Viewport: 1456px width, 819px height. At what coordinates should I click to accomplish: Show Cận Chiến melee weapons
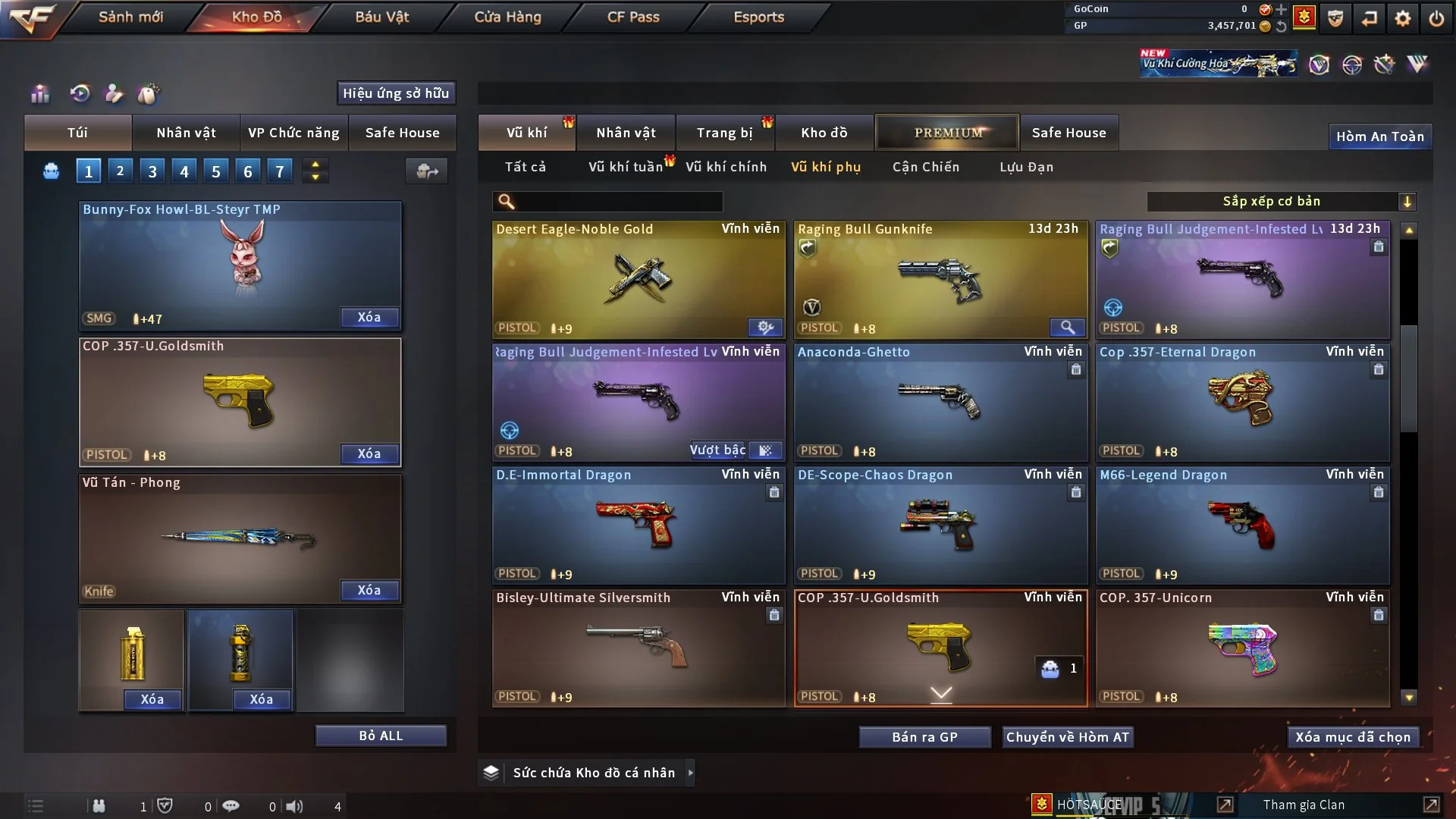click(925, 167)
